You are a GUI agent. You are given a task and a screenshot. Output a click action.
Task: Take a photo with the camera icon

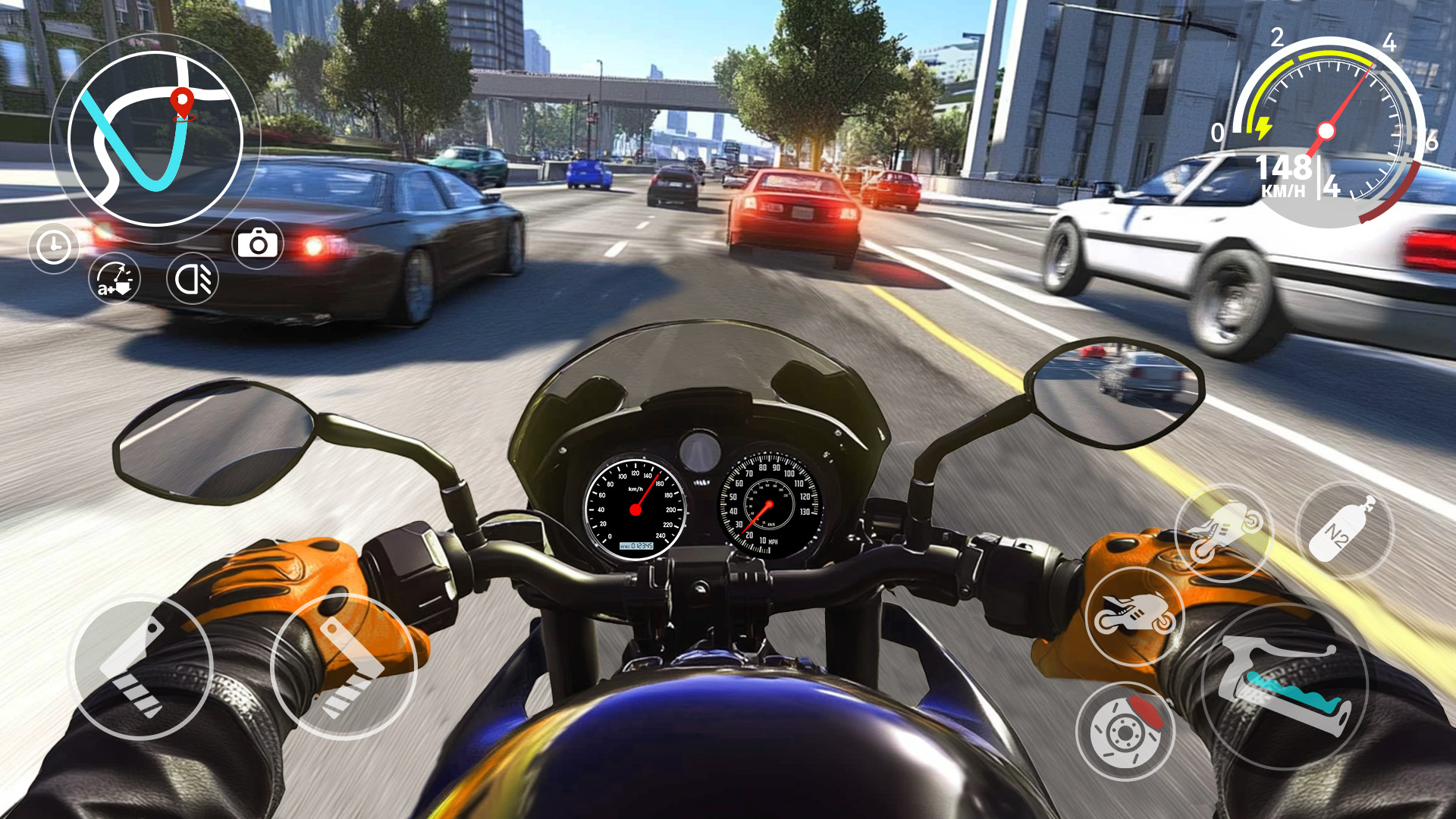point(258,244)
